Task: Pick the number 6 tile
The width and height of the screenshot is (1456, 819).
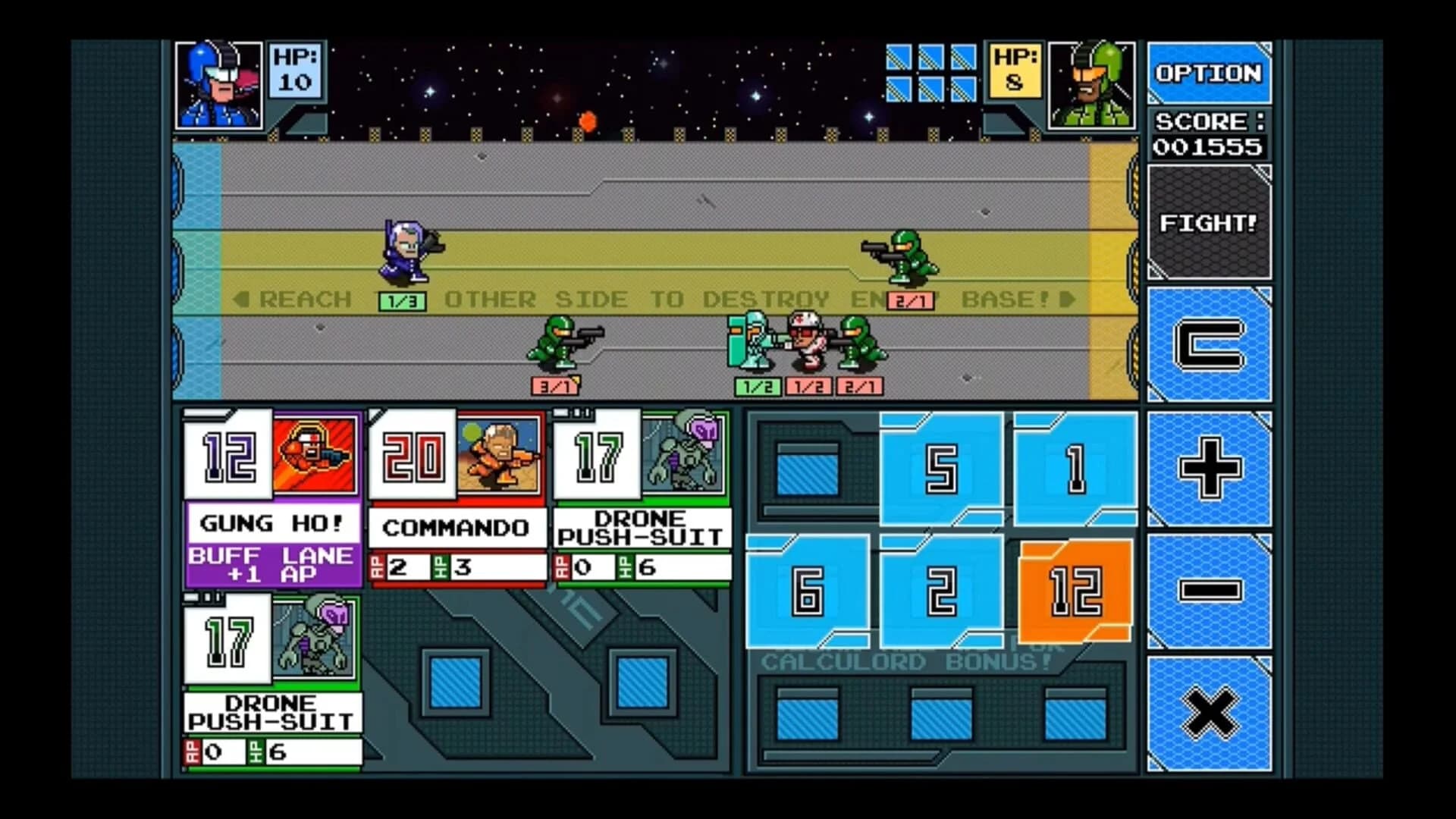Action: tap(807, 591)
